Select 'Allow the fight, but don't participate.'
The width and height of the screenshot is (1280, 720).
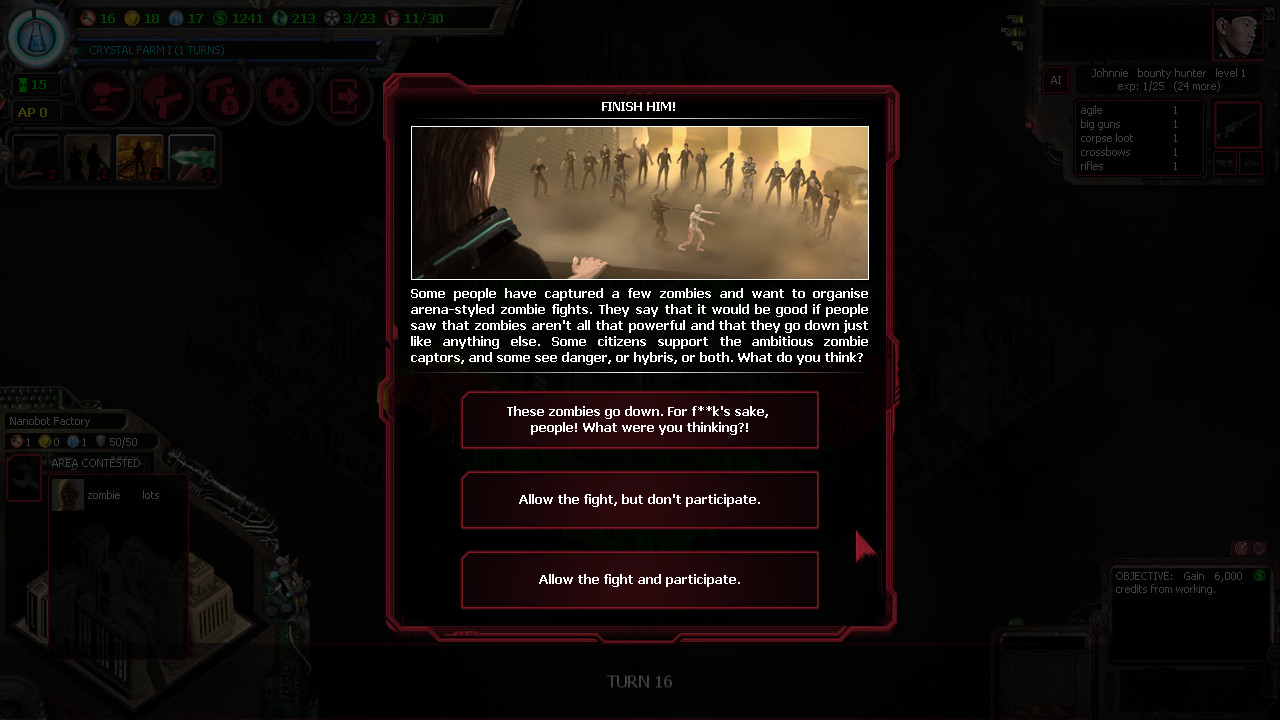click(639, 499)
